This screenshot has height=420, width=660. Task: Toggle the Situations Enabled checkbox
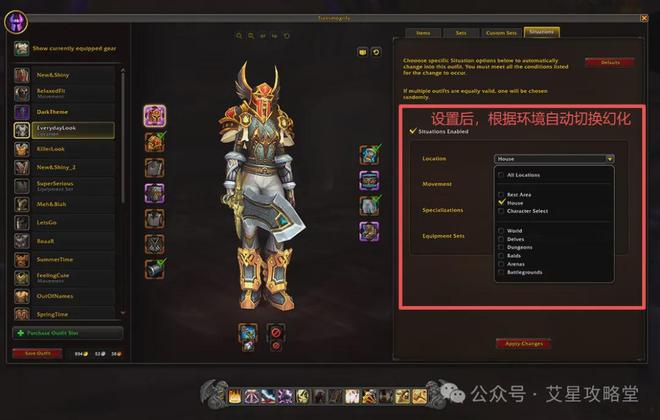tap(413, 131)
